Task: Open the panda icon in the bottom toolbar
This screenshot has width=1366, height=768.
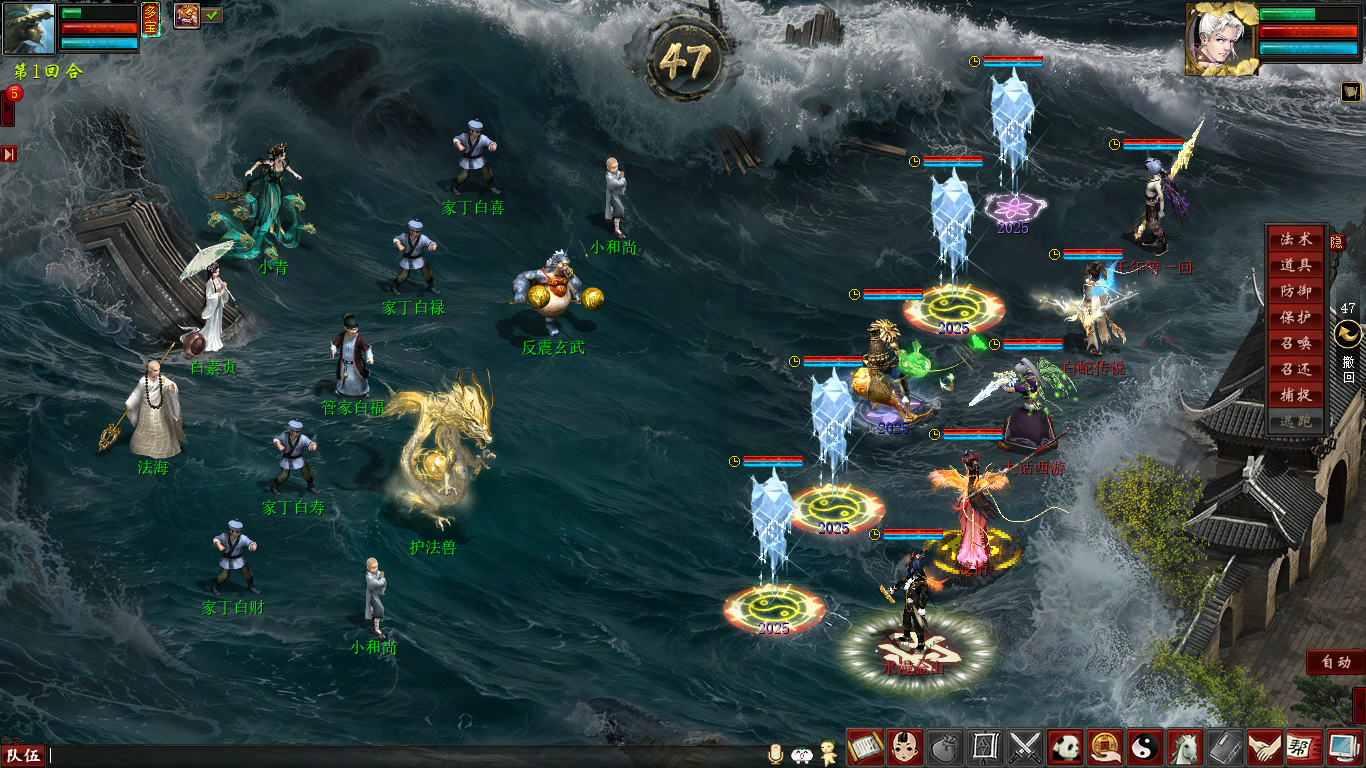Action: pos(1066,747)
